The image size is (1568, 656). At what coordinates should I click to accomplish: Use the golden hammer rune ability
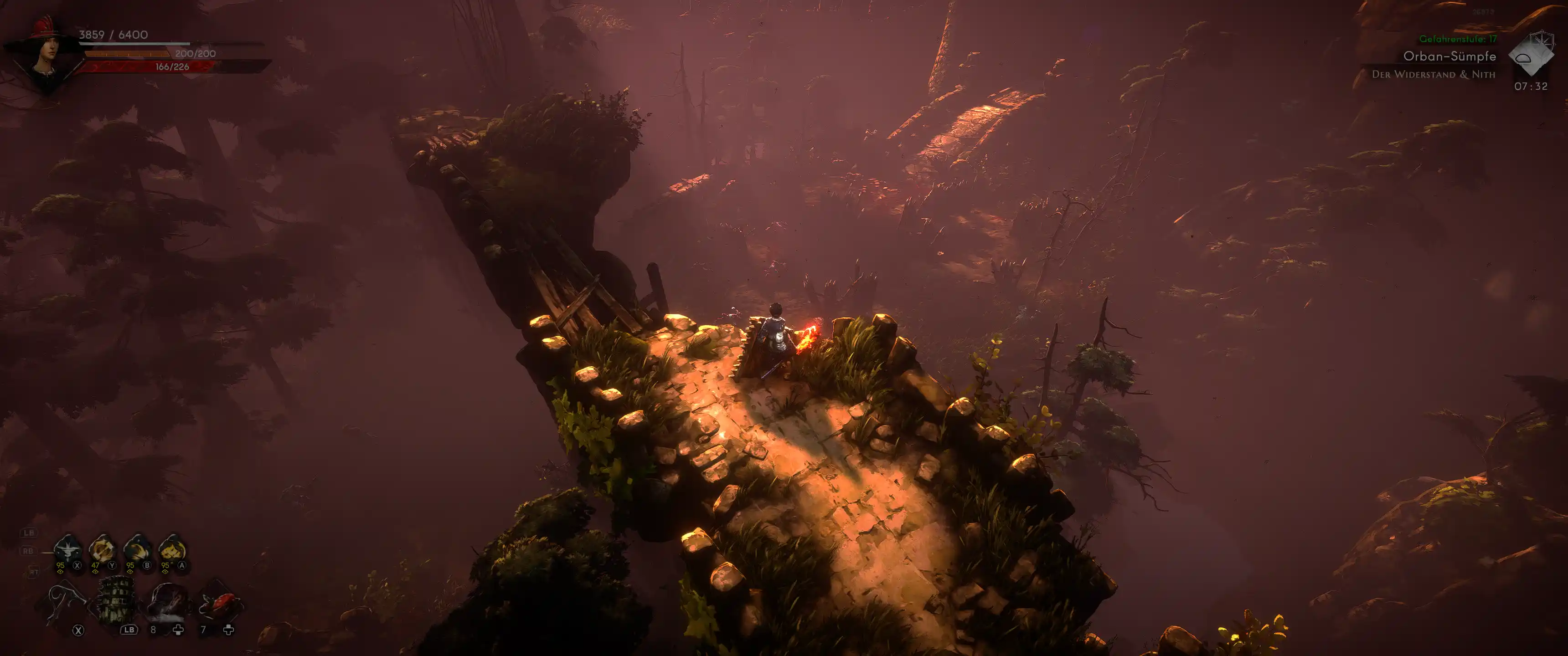coord(102,549)
